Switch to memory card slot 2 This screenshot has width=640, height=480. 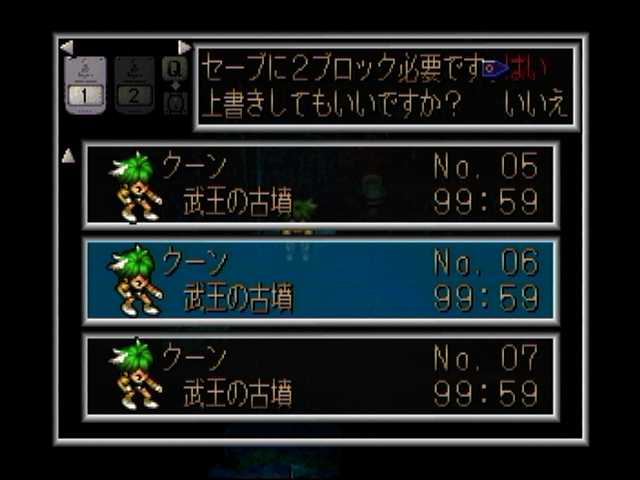click(133, 85)
